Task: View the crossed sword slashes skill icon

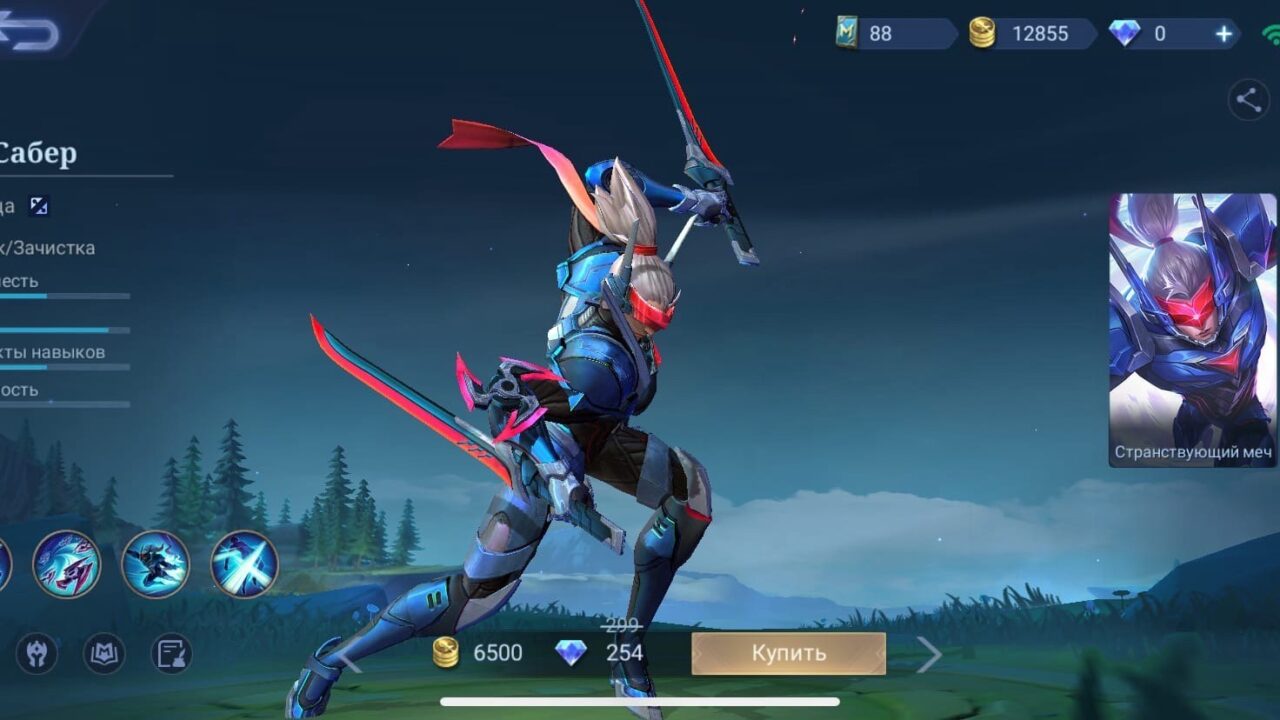Action: (244, 564)
